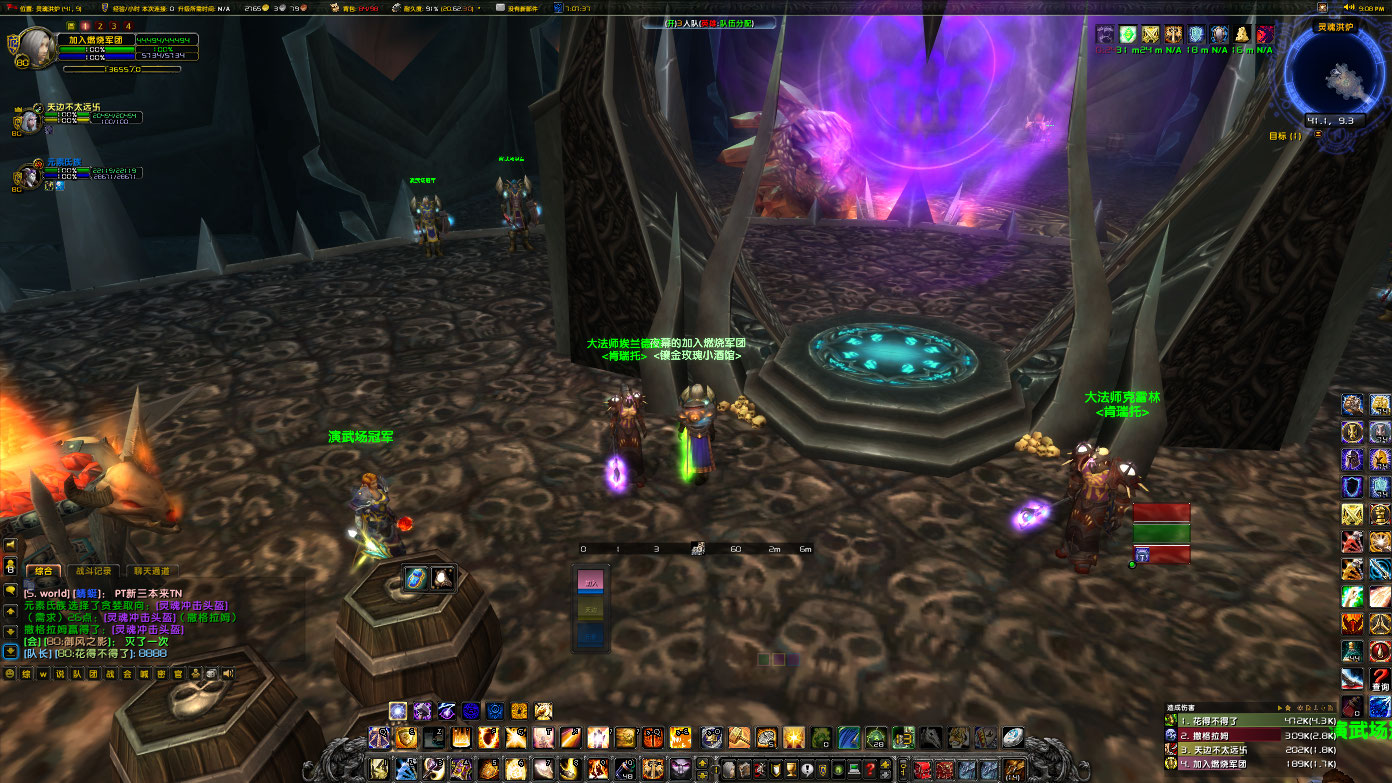Click the green gem buff icon
Viewport: 1392px width, 783px height.
(x=1128, y=34)
